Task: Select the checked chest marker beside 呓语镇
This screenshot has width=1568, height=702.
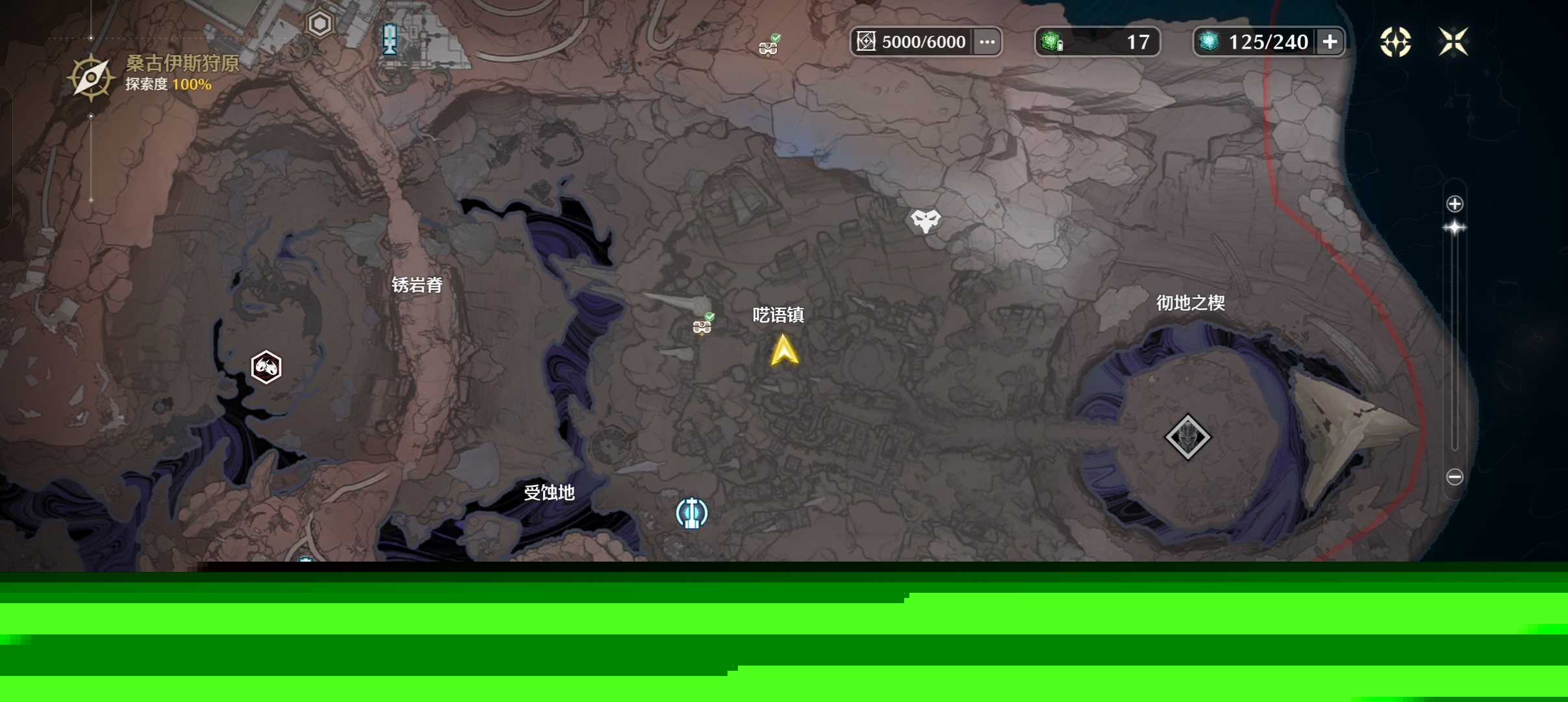Action: tap(702, 324)
